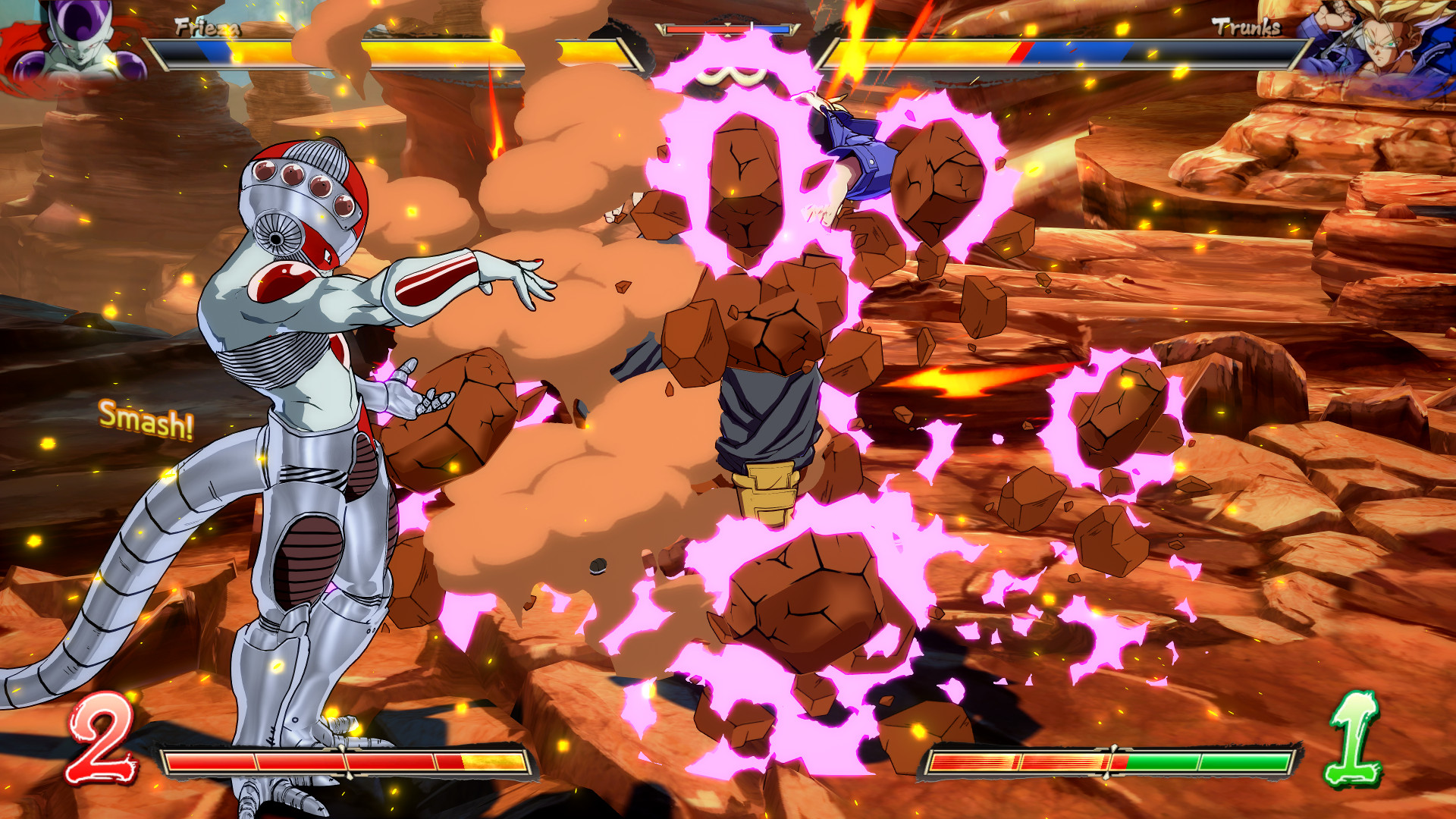1456x819 pixels.
Task: Open the center match timer bar
Action: (x=728, y=28)
